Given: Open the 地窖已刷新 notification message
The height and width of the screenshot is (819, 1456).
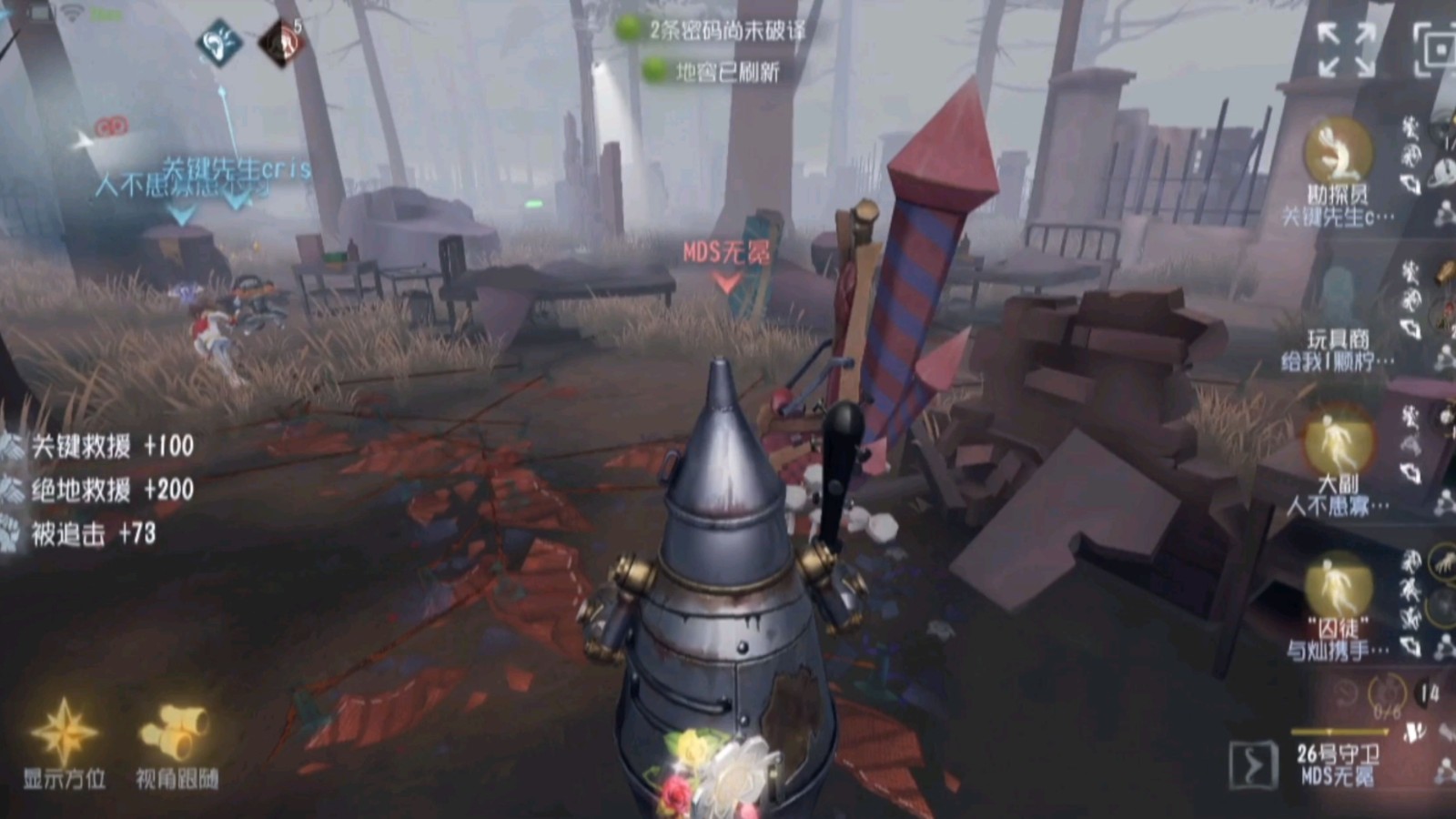Looking at the screenshot, I should click(717, 67).
